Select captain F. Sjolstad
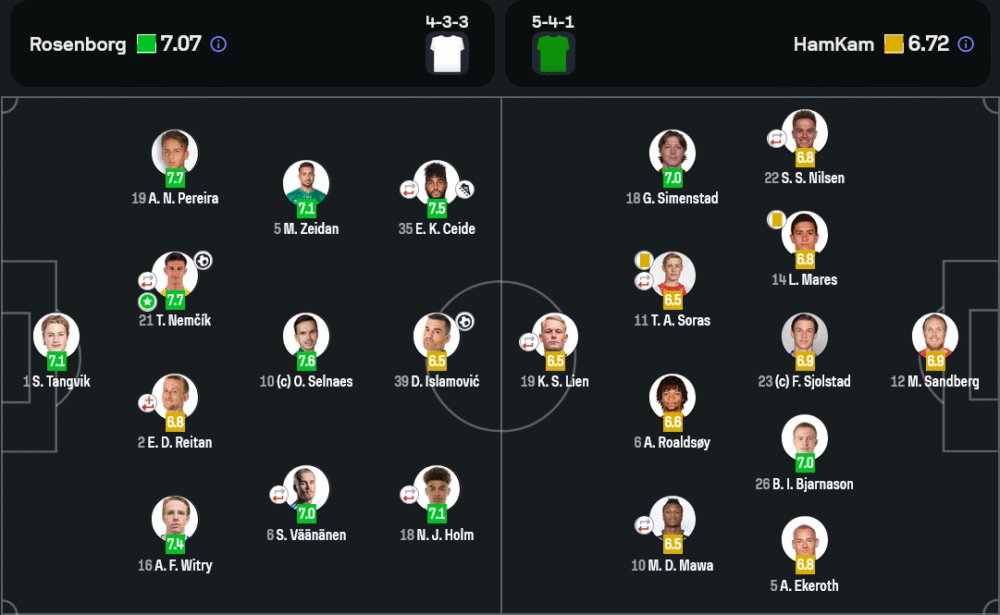This screenshot has width=1000, height=615. pos(804,337)
